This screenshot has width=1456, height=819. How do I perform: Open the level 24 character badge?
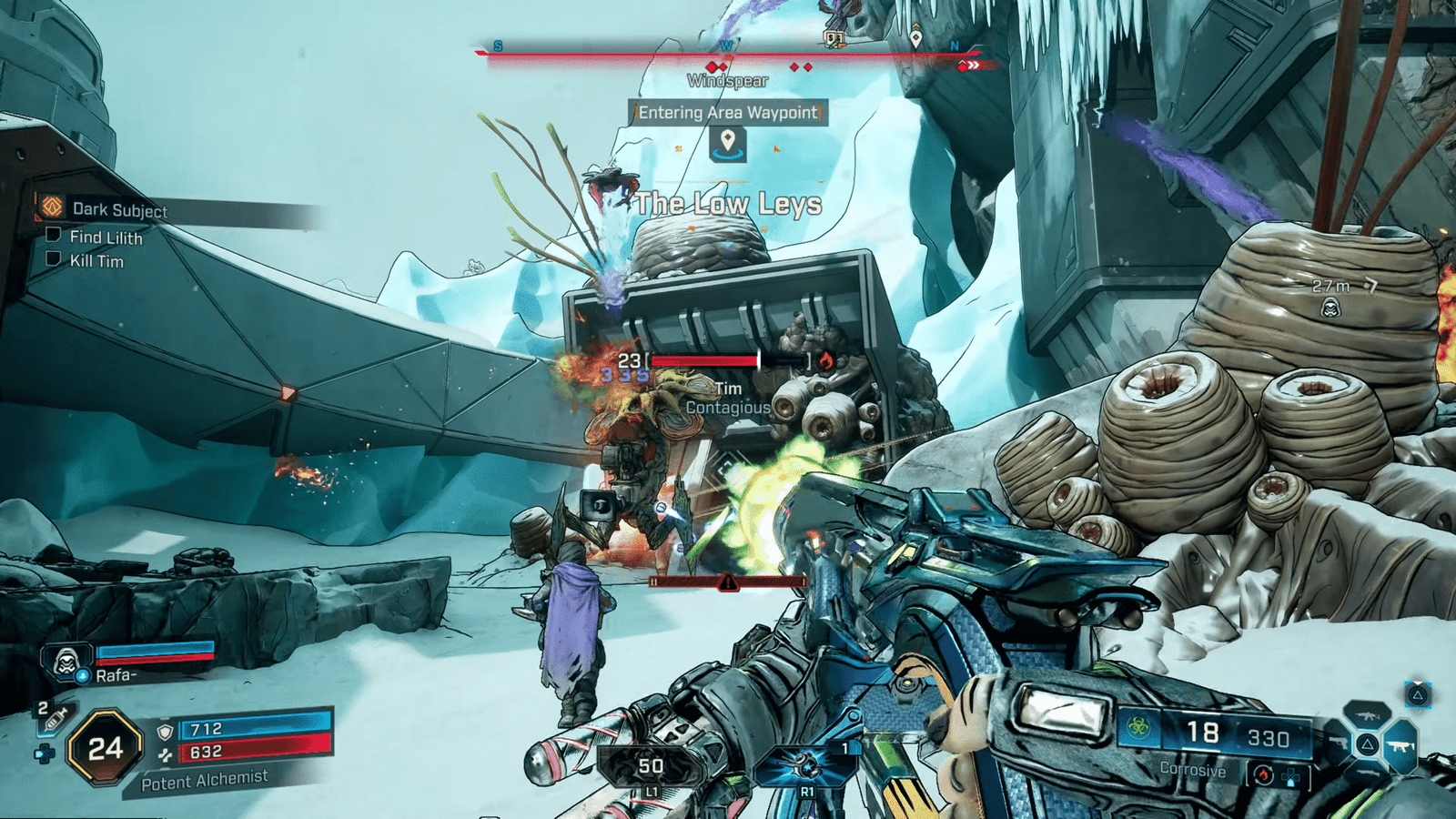click(x=105, y=748)
